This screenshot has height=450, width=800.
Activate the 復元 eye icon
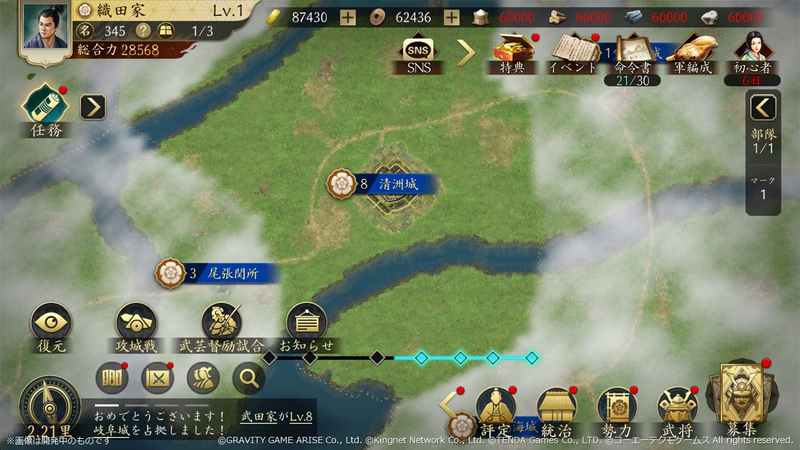(x=51, y=325)
